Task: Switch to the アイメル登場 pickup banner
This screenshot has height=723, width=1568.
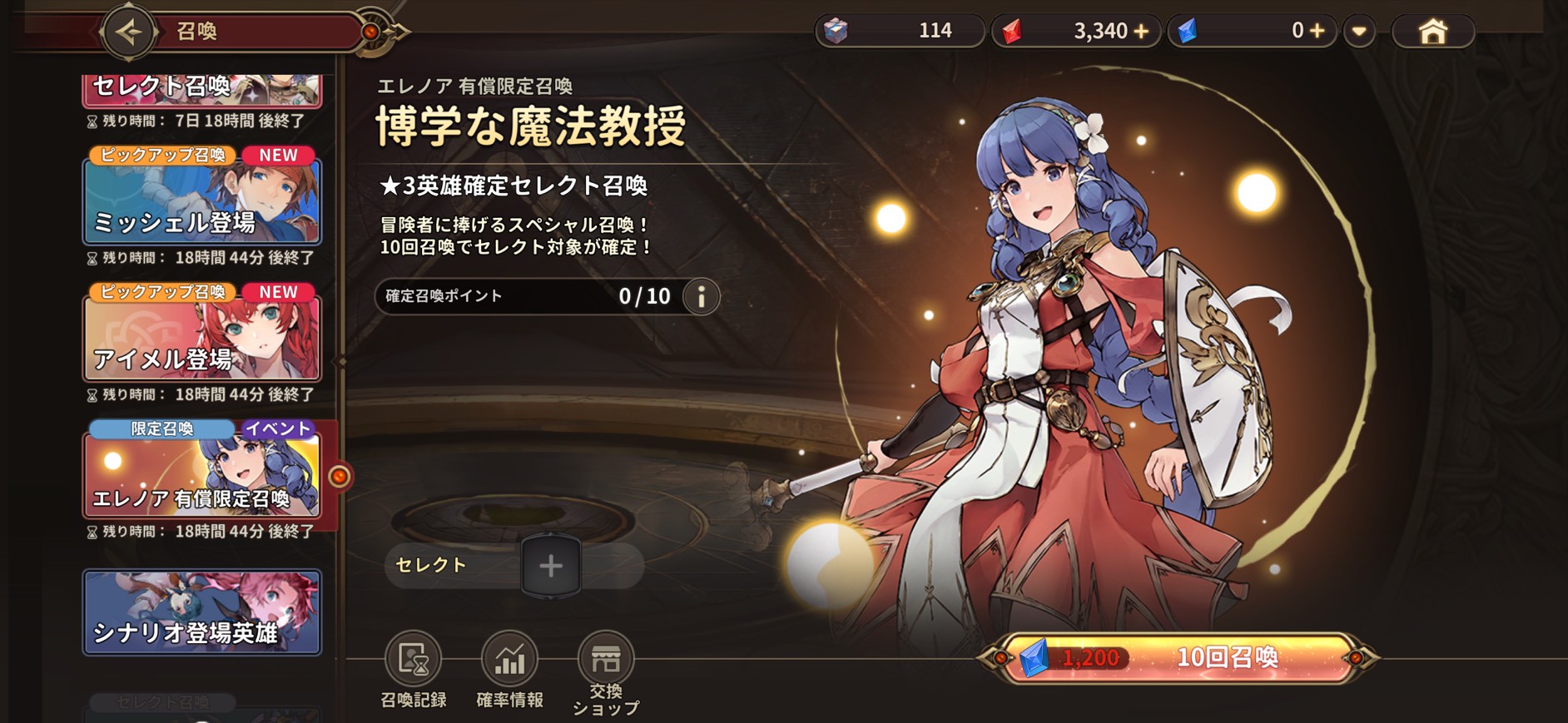Action: pyautogui.click(x=202, y=337)
